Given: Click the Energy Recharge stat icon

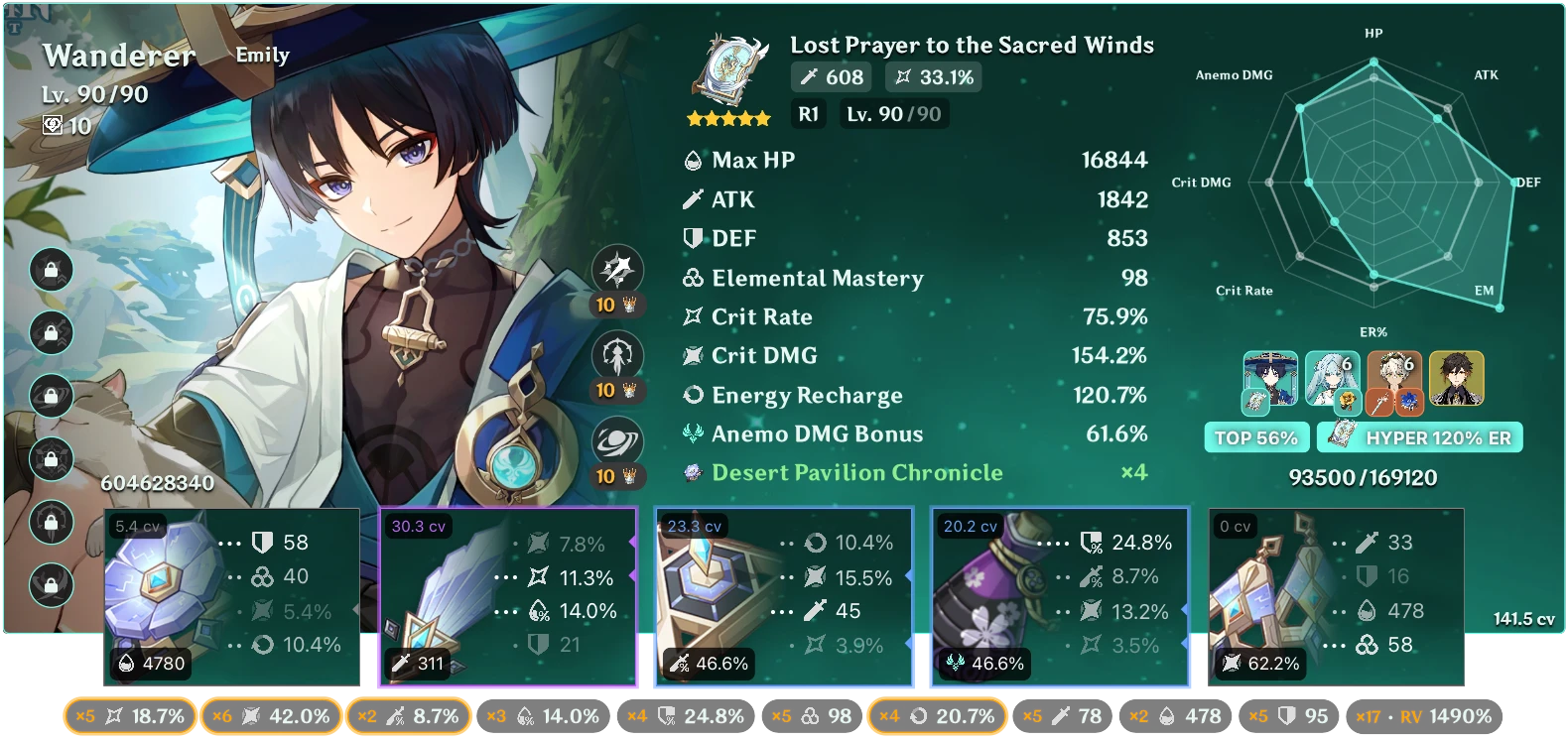Looking at the screenshot, I should [x=692, y=396].
